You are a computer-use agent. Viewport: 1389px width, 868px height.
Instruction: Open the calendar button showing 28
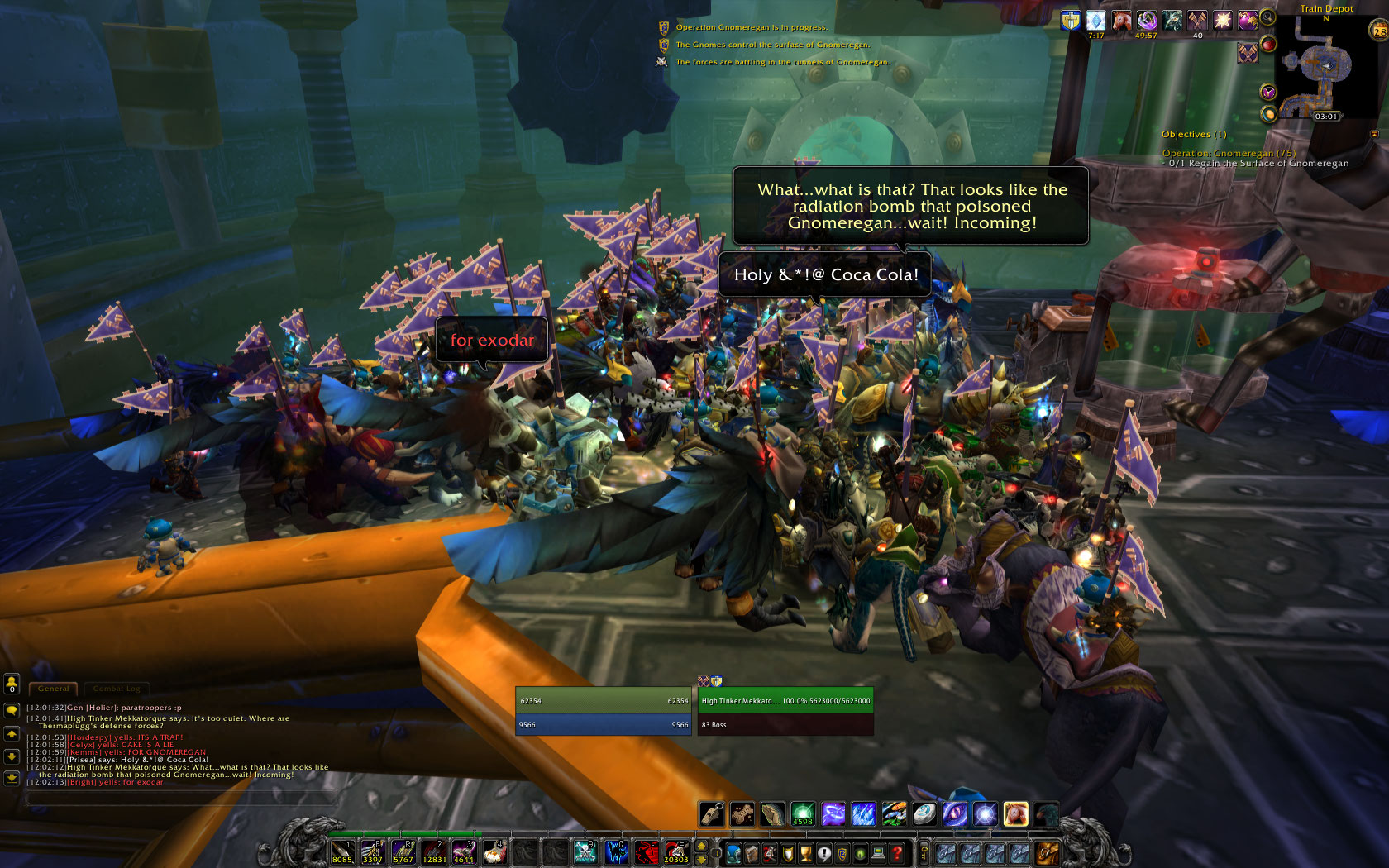pyautogui.click(x=1379, y=32)
